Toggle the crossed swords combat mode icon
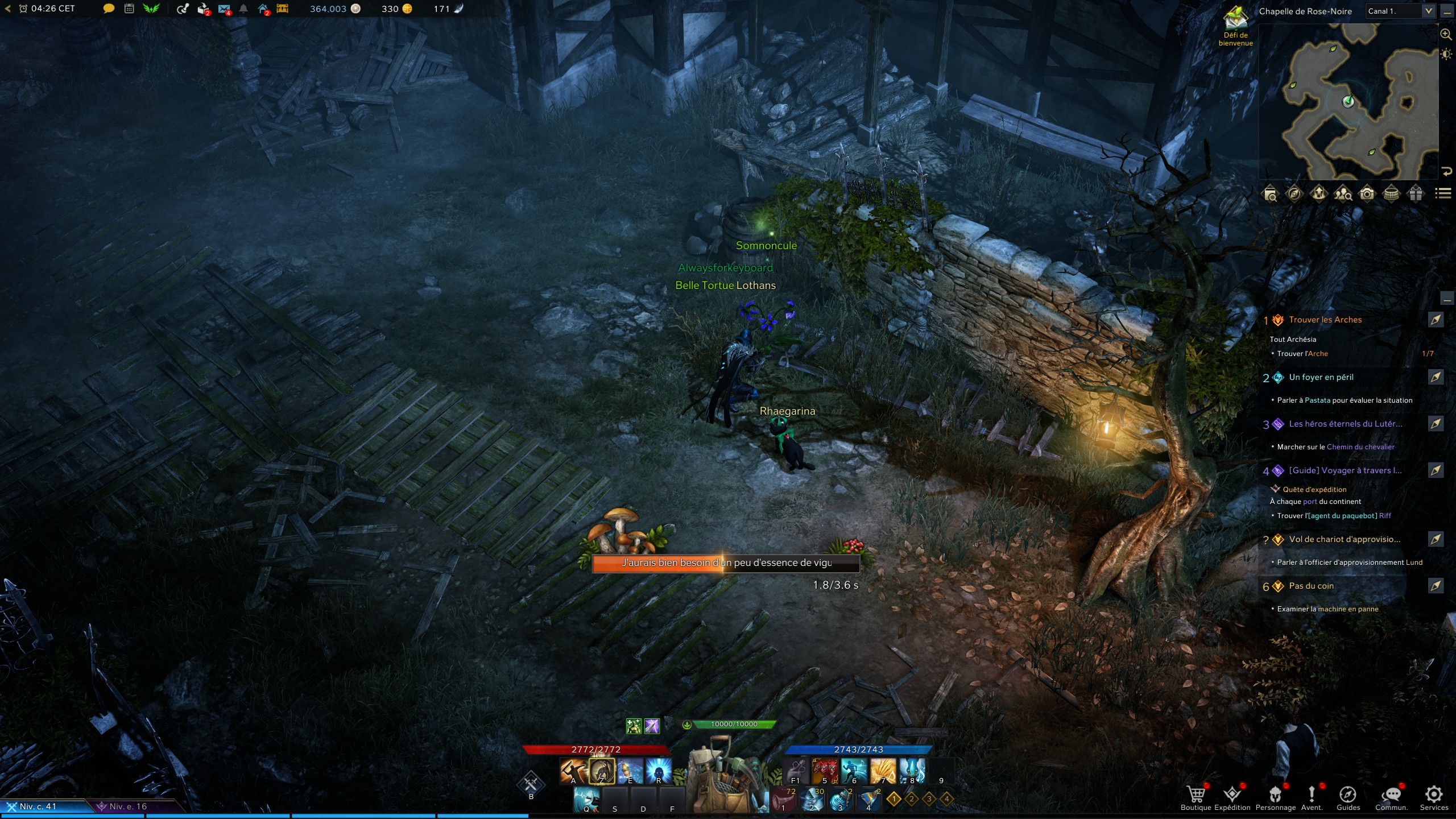The width and height of the screenshot is (1456, 819). [x=531, y=784]
